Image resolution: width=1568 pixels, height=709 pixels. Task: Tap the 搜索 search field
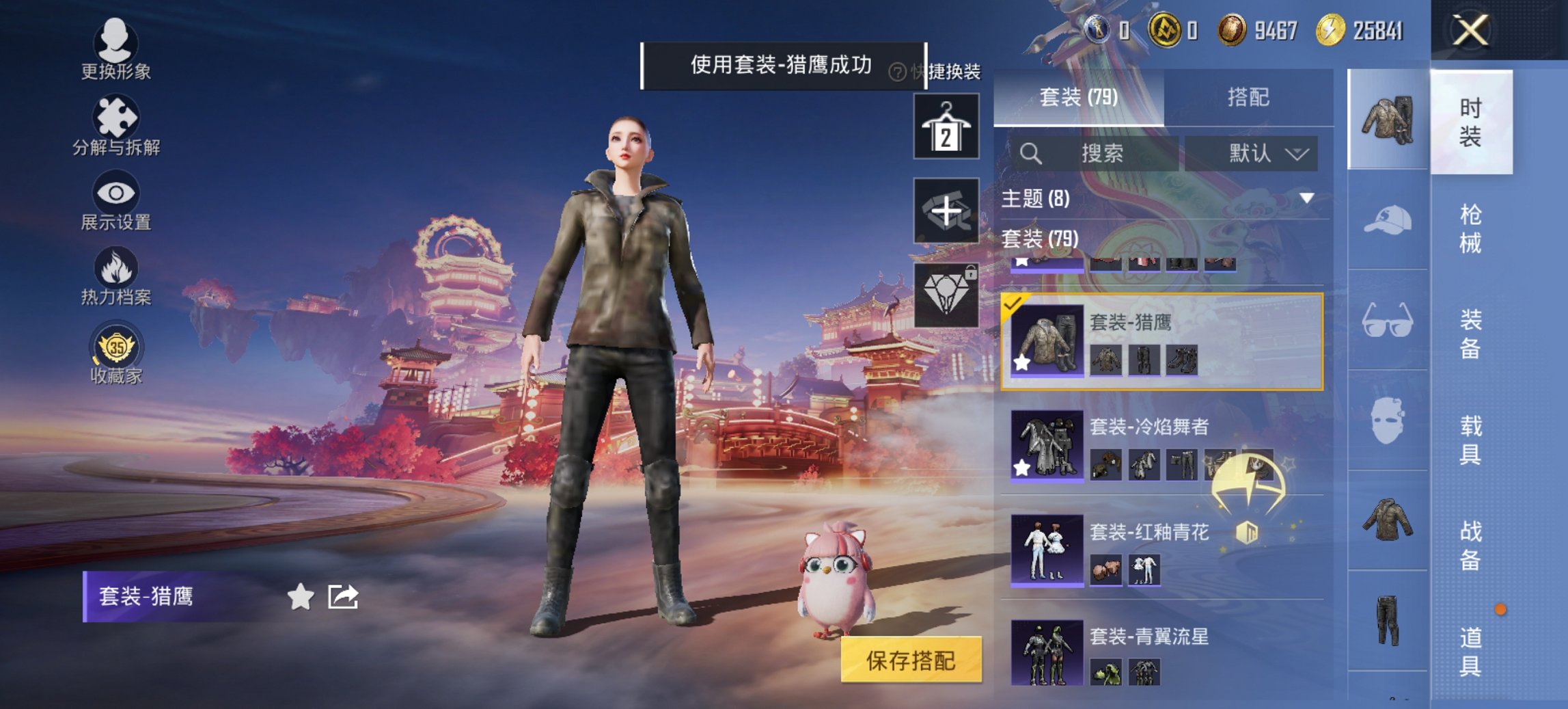(x=1093, y=153)
